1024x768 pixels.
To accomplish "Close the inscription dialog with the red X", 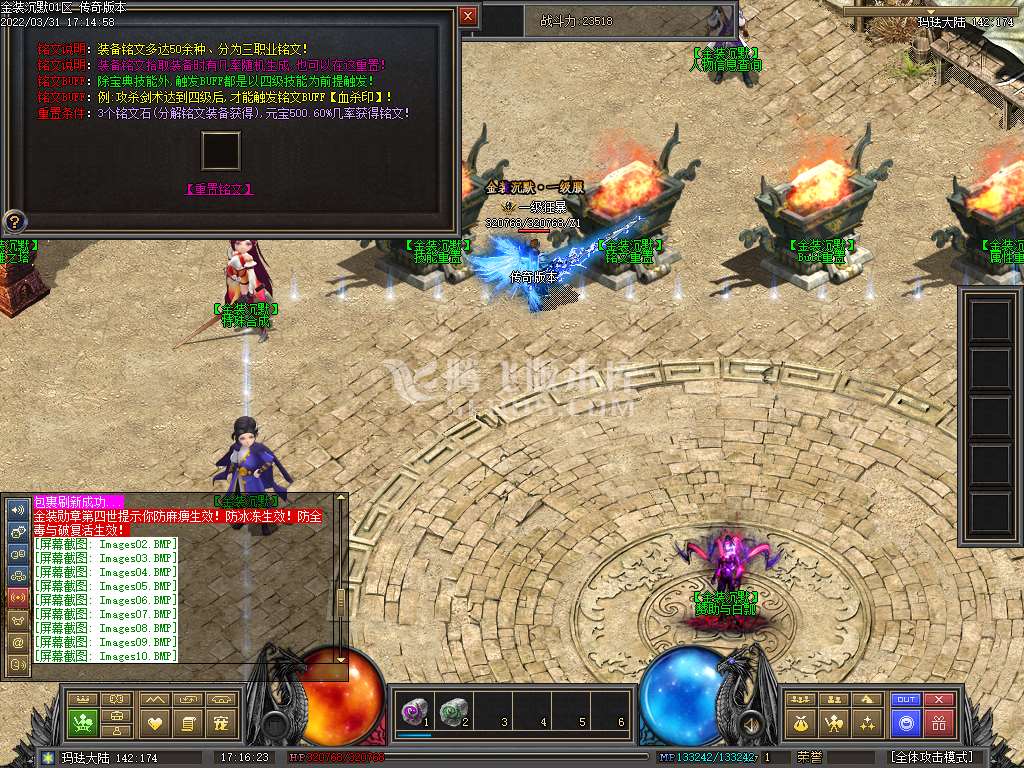I will coord(467,16).
